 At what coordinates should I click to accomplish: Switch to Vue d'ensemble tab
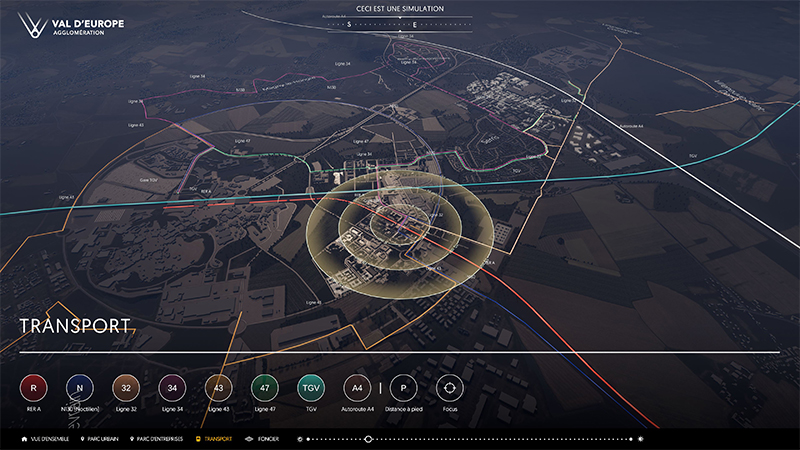[44, 439]
